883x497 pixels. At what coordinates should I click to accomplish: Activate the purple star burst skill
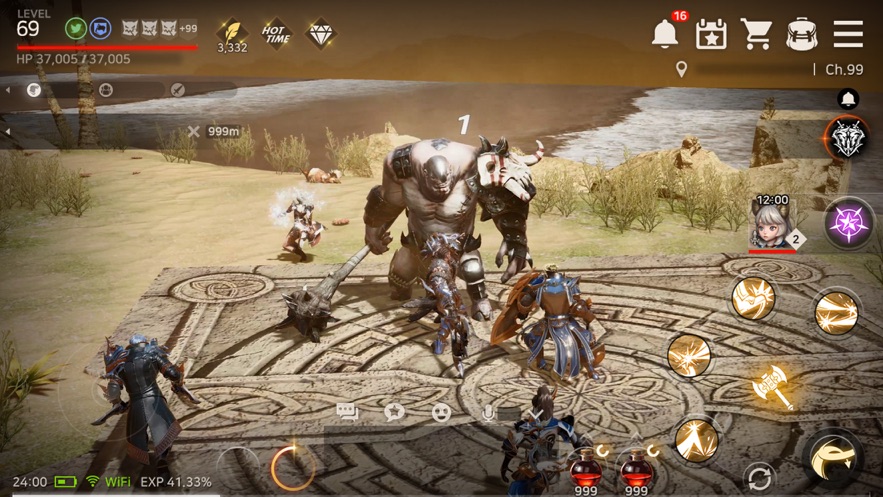(x=848, y=222)
